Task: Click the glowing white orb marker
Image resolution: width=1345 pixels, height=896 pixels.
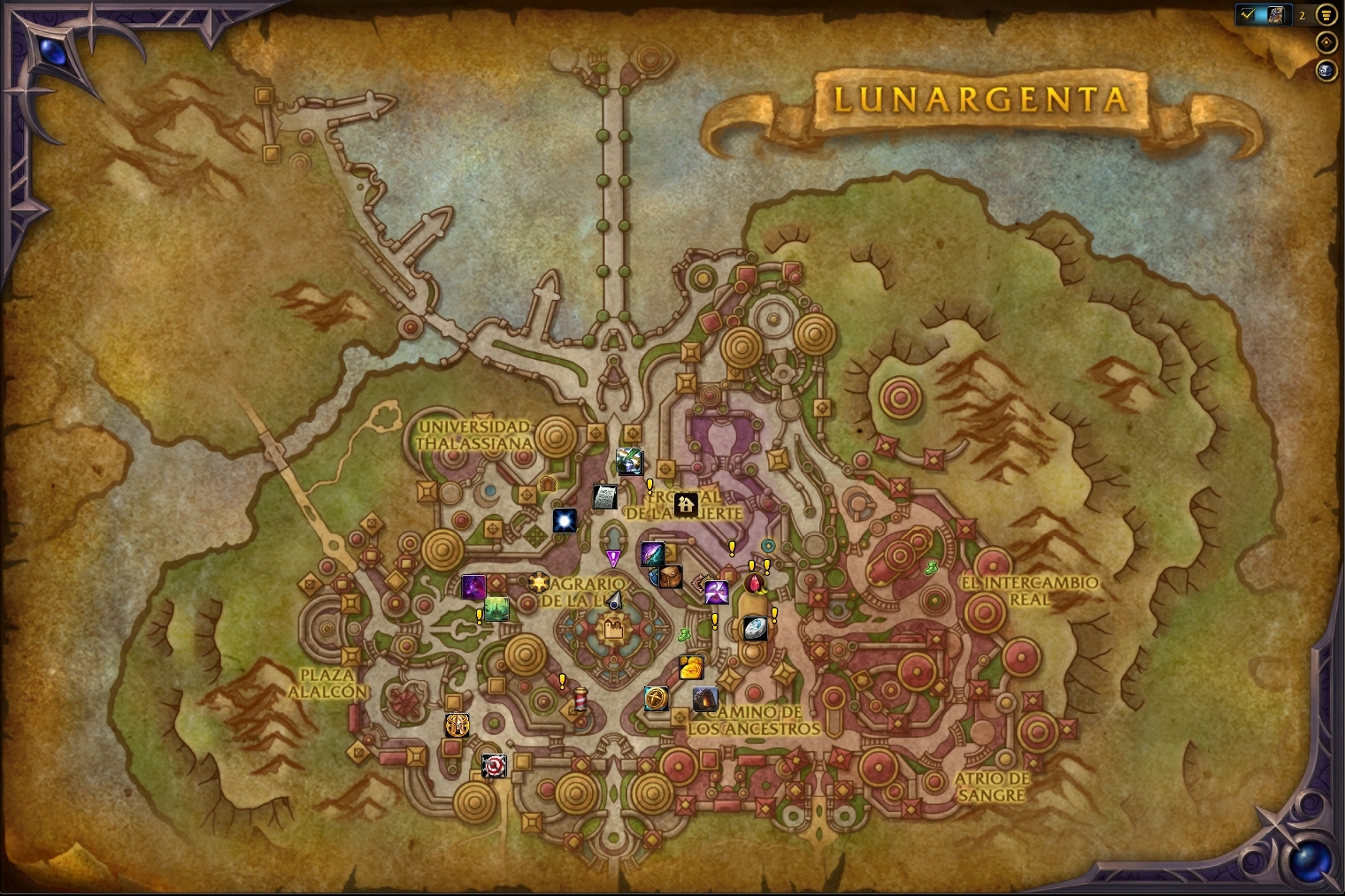Action: point(565,520)
